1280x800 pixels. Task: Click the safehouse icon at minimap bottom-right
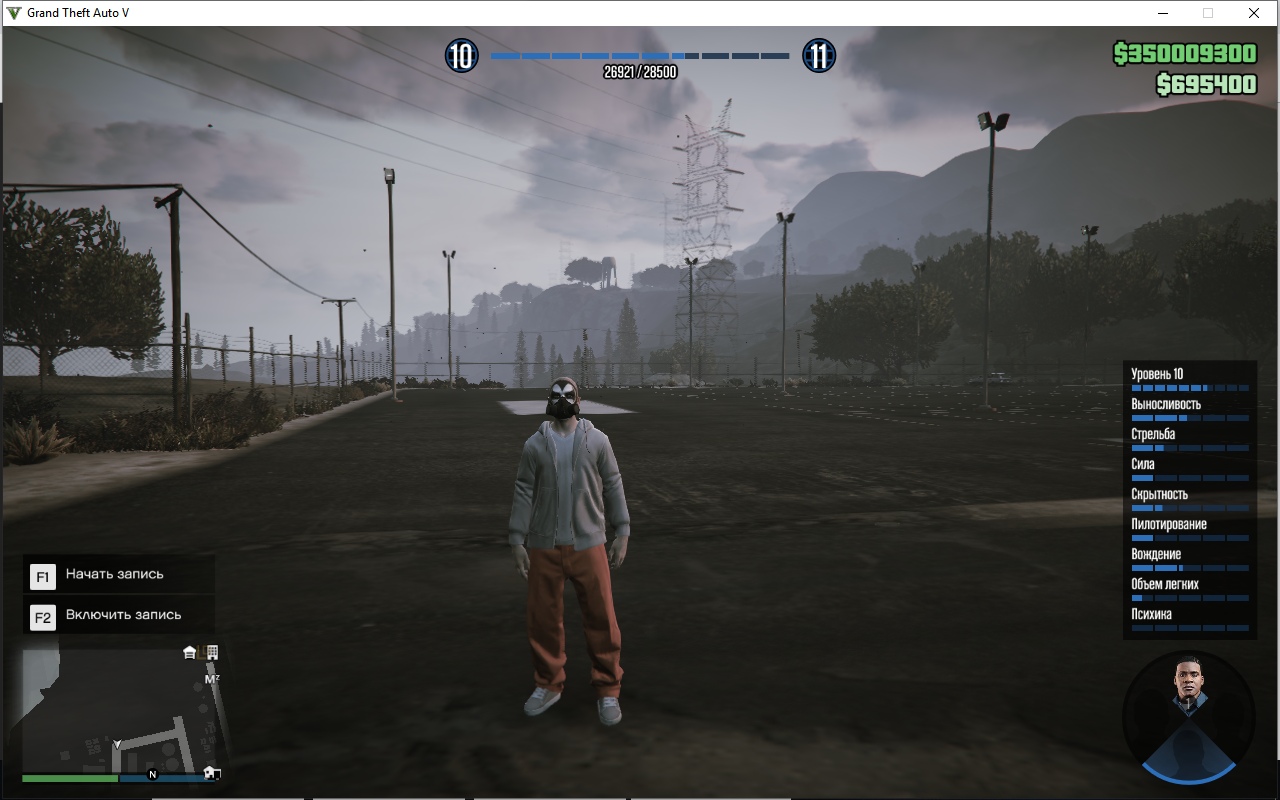point(210,774)
